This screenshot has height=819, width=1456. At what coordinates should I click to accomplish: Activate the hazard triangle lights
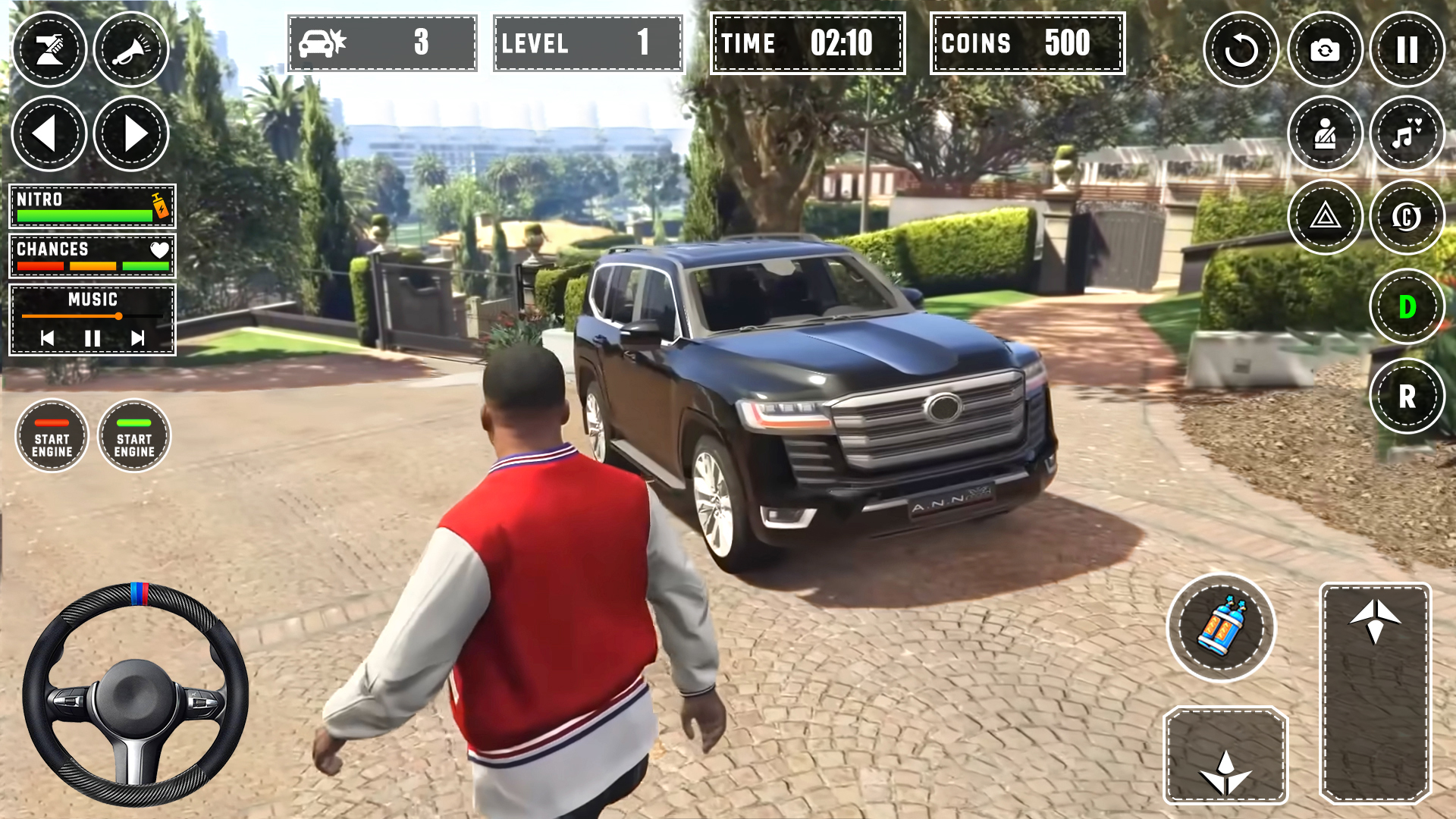click(x=1324, y=218)
